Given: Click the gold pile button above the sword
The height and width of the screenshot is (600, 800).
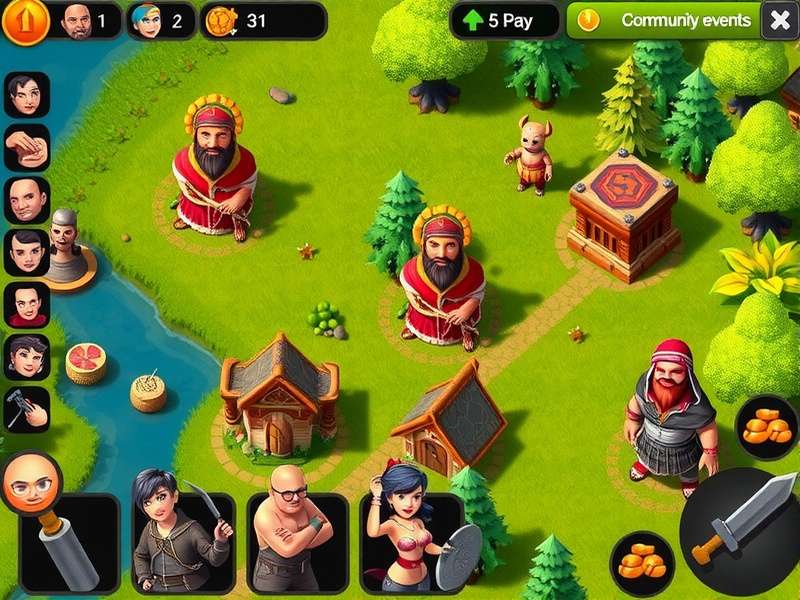Looking at the screenshot, I should (x=767, y=426).
